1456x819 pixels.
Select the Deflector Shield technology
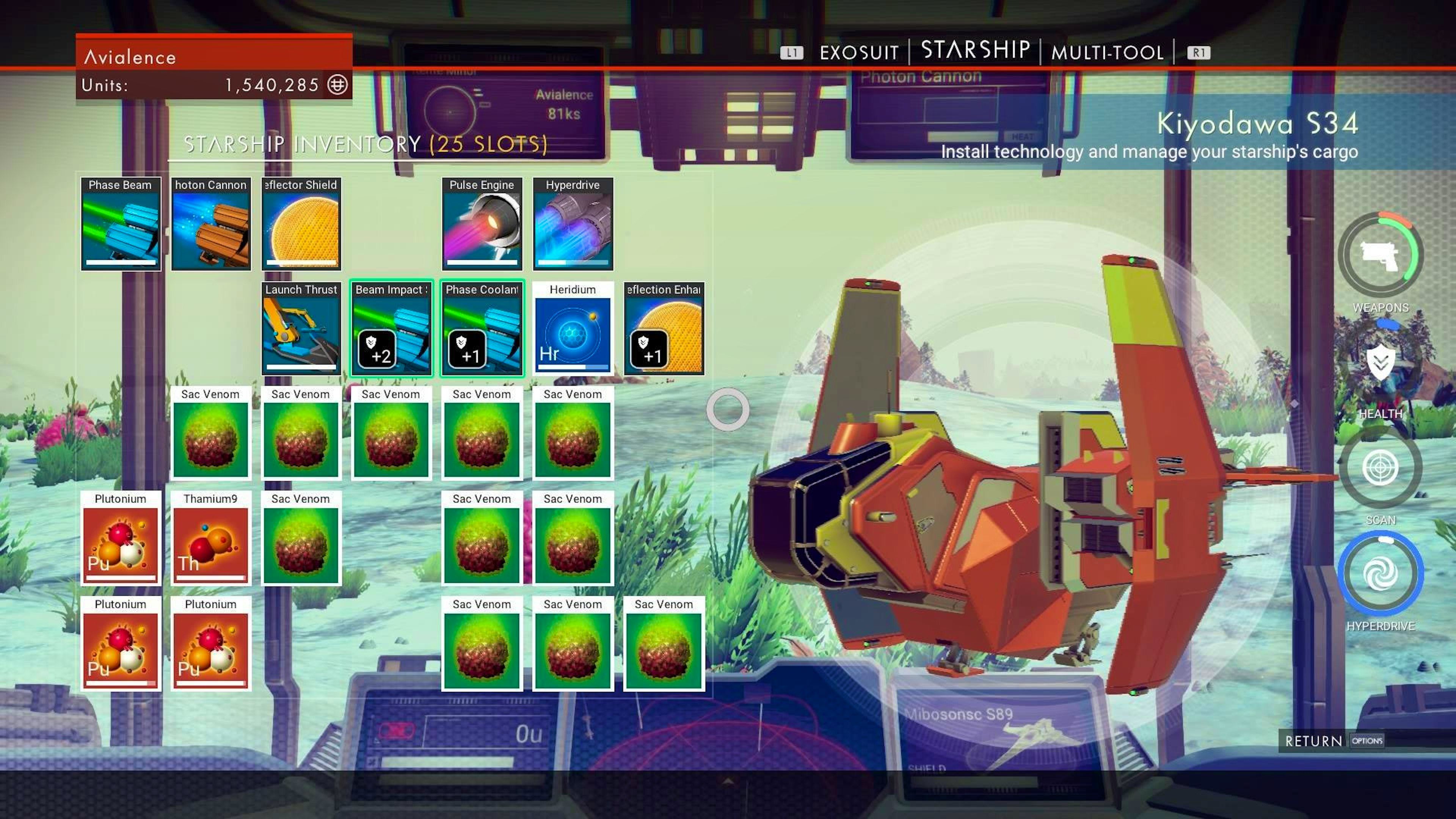point(301,224)
